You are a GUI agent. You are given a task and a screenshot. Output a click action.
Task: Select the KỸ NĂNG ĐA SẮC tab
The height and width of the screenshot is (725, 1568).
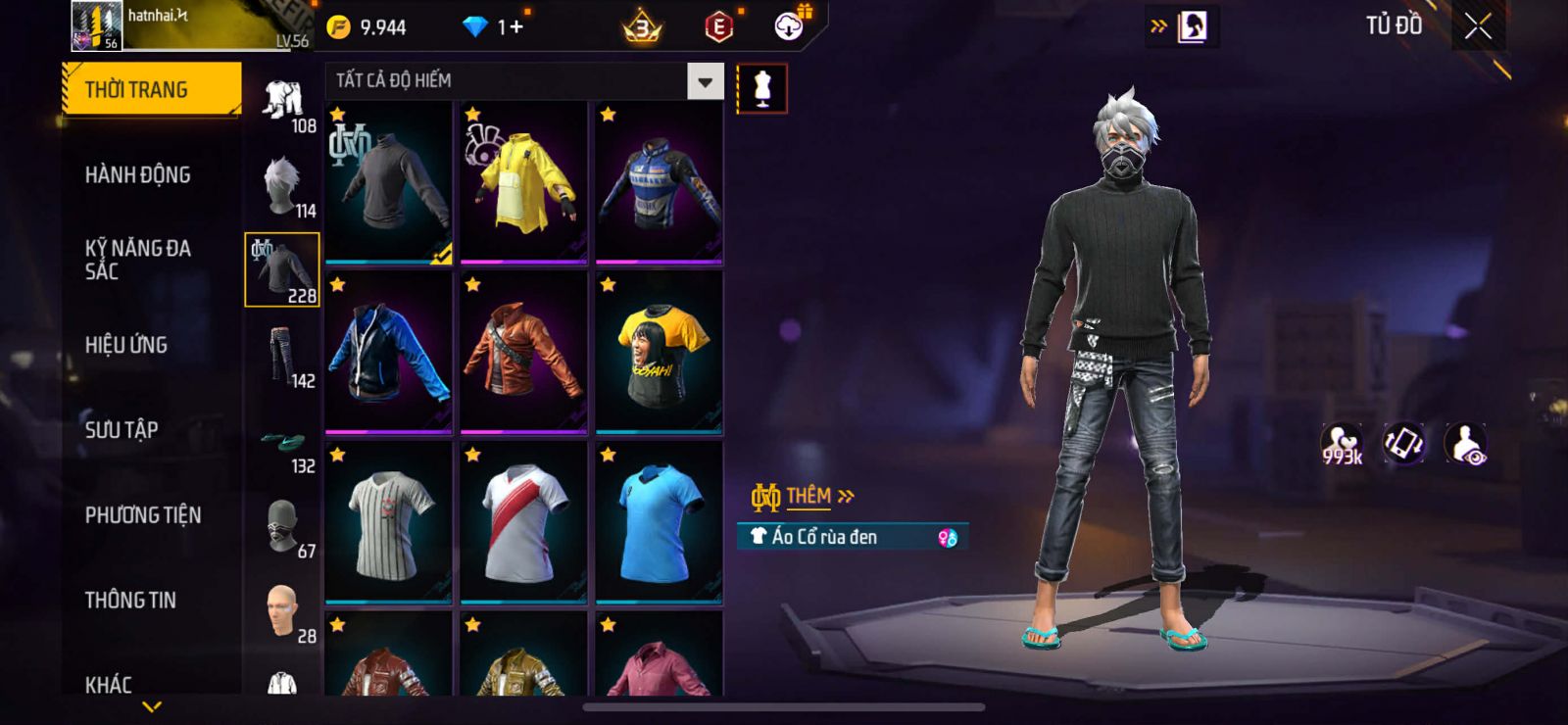coord(138,260)
